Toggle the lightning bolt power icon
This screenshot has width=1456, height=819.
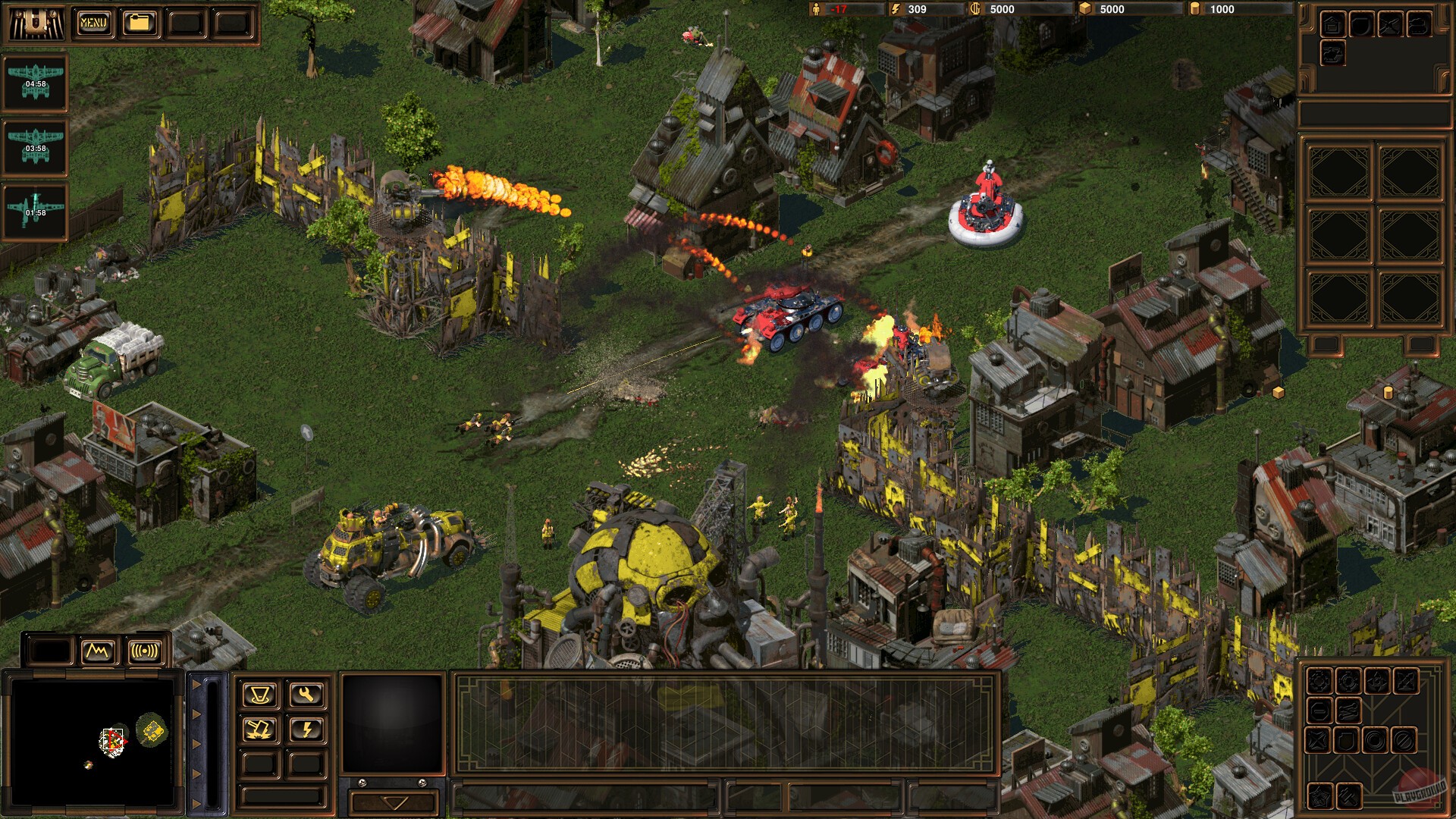coord(307,730)
